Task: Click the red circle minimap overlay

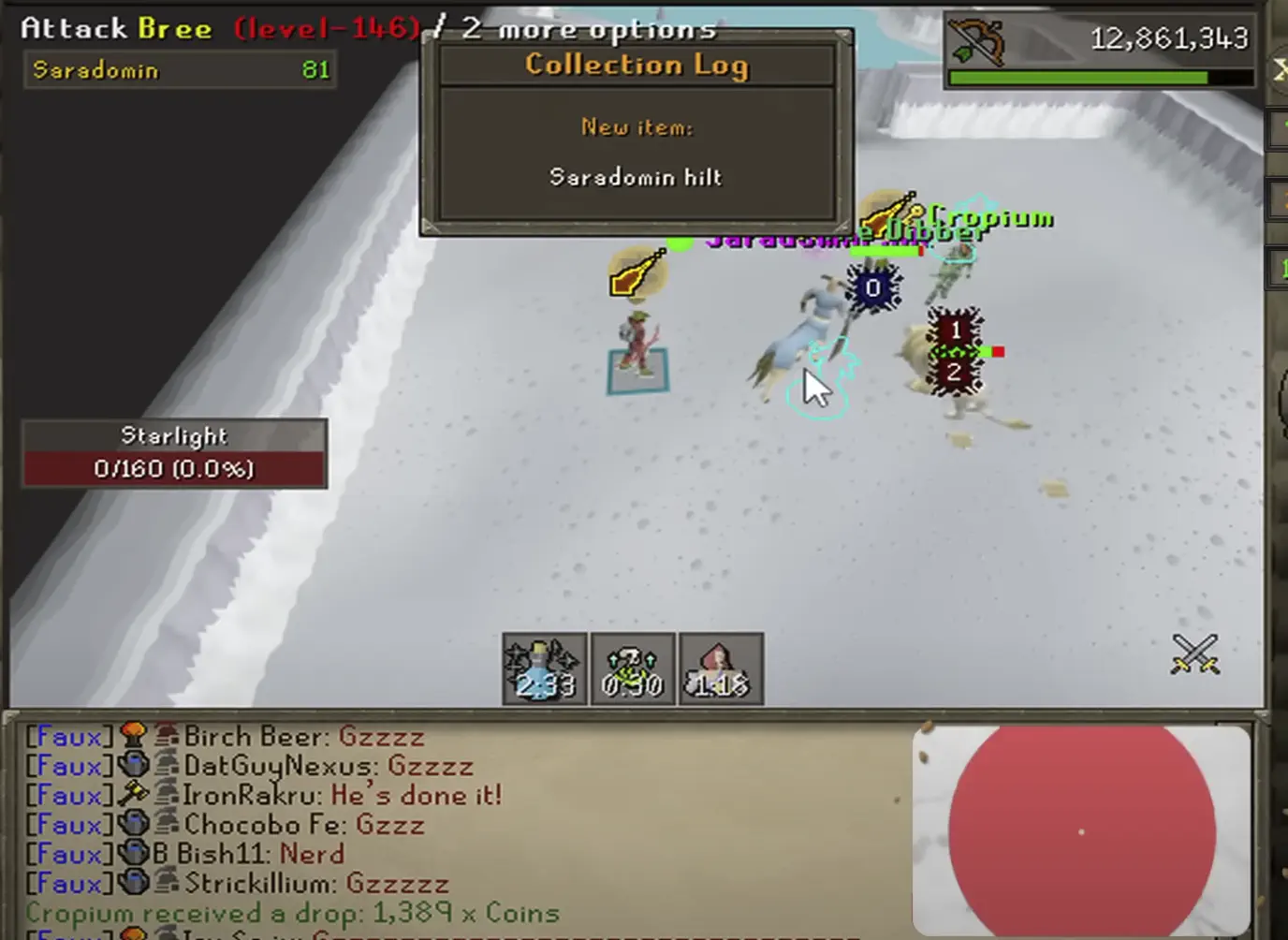Action: coord(1081,831)
